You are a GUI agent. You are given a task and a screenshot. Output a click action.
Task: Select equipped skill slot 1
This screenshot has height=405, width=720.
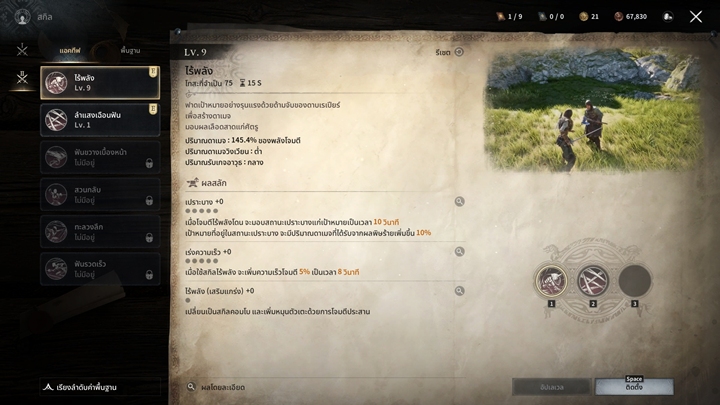[551, 281]
